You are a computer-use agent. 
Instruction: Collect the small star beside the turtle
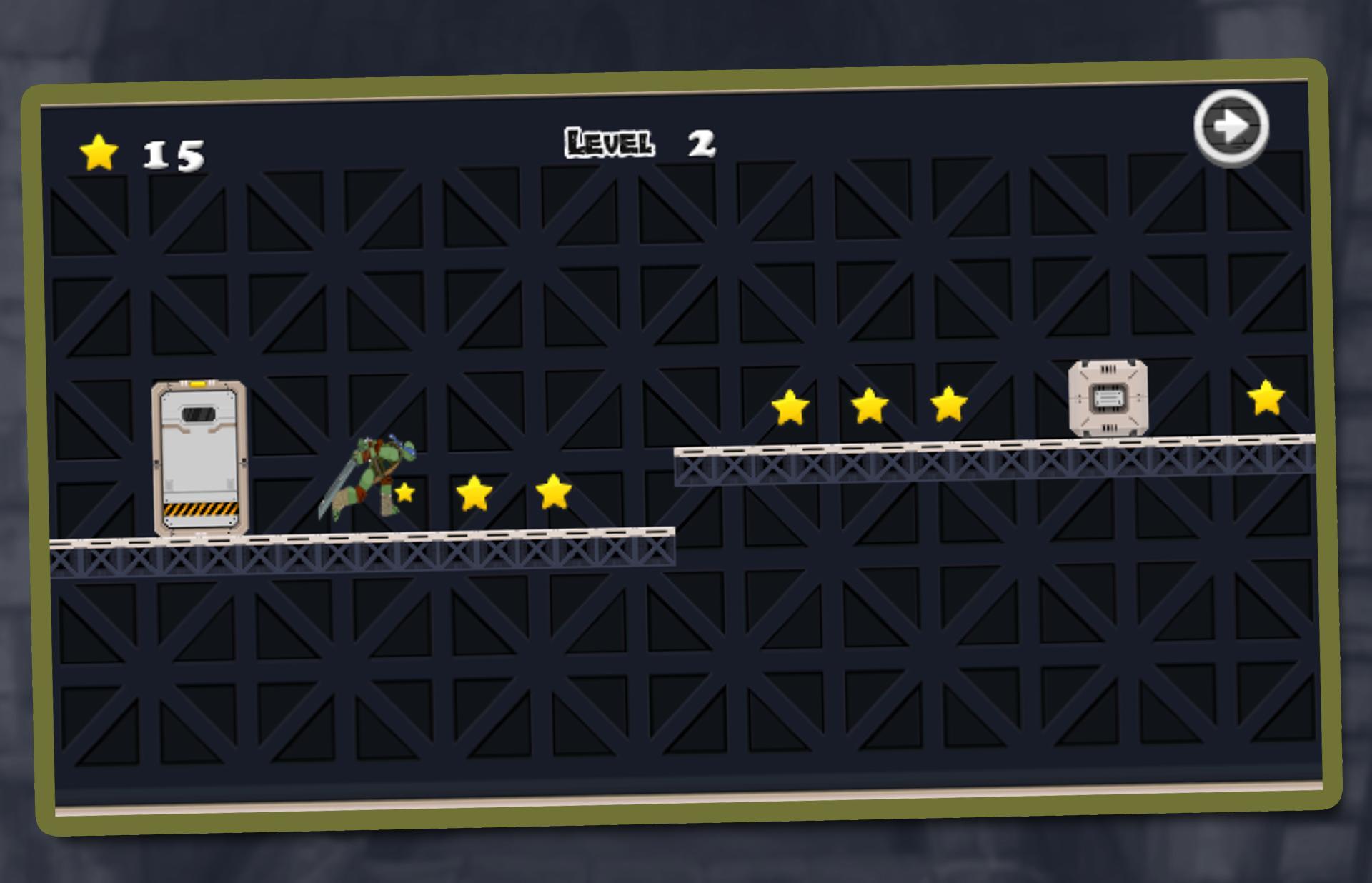(404, 493)
